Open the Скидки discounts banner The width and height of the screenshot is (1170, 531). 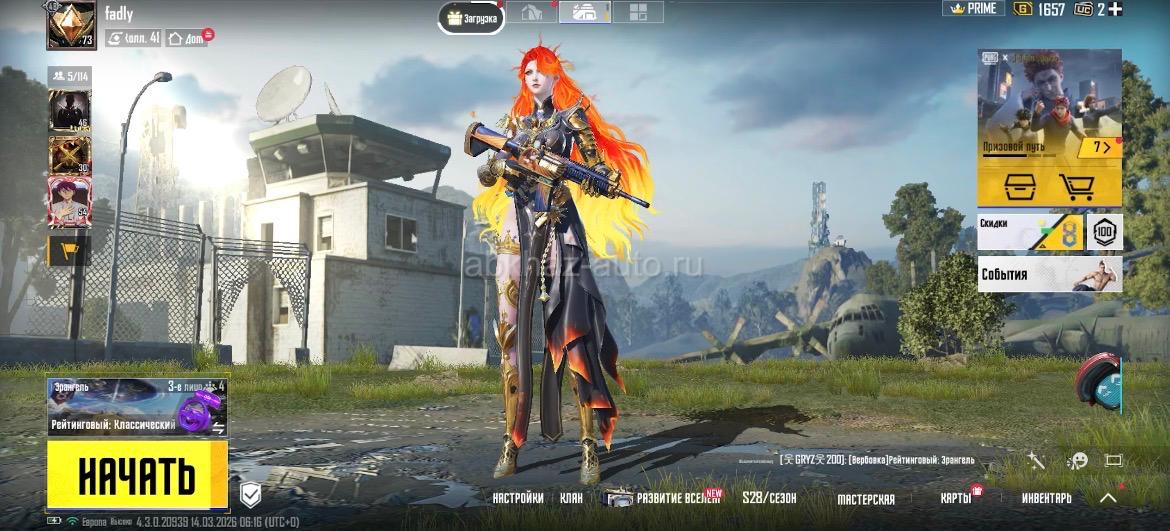coord(1030,232)
